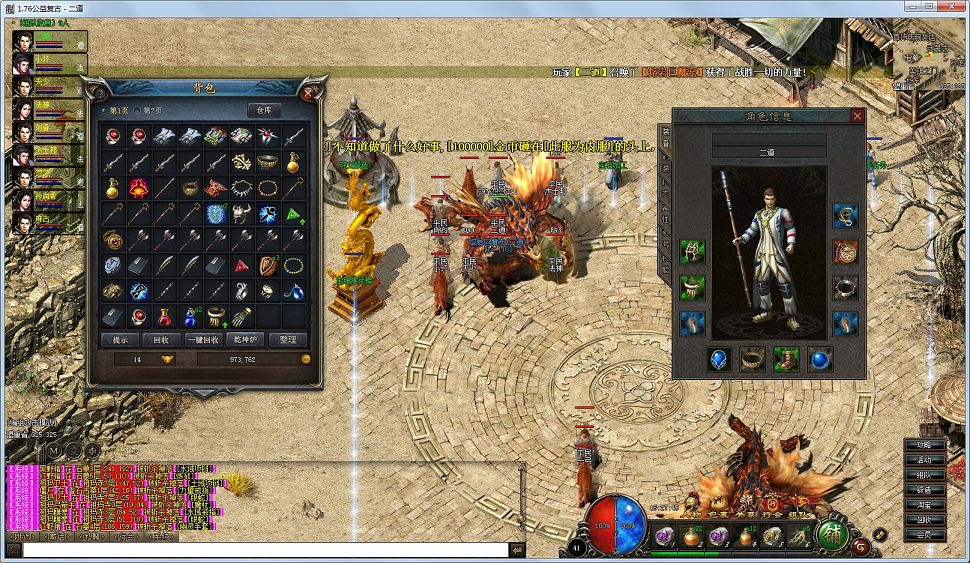Sort the bag with the 整理 button

288,339
